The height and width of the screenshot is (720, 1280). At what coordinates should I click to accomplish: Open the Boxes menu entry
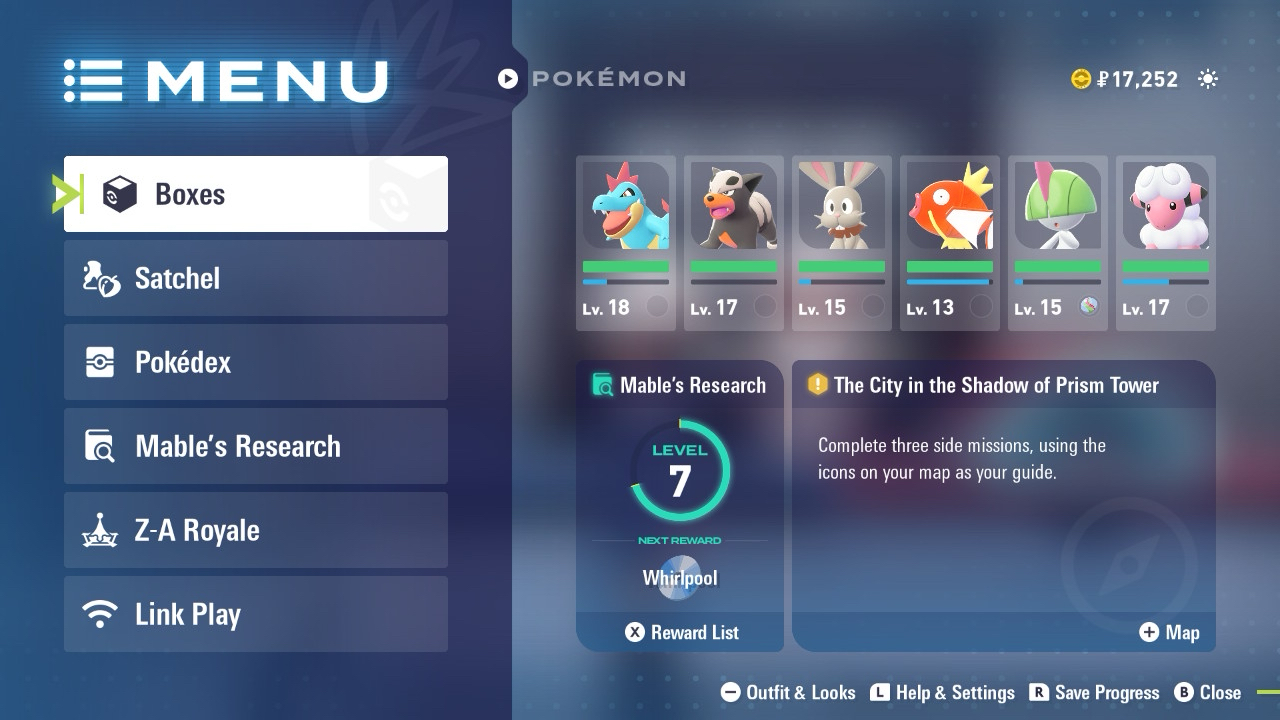coord(255,194)
